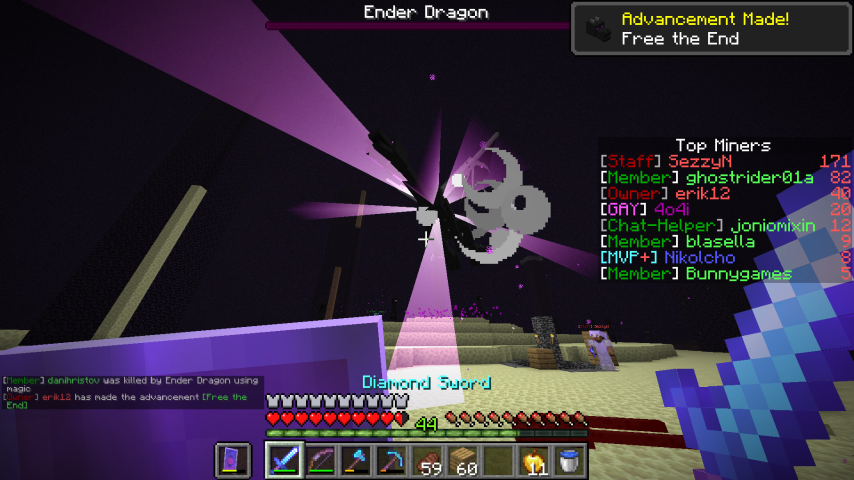Click the off-hand shield slot
Image resolution: width=854 pixels, height=480 pixels.
pyautogui.click(x=233, y=461)
